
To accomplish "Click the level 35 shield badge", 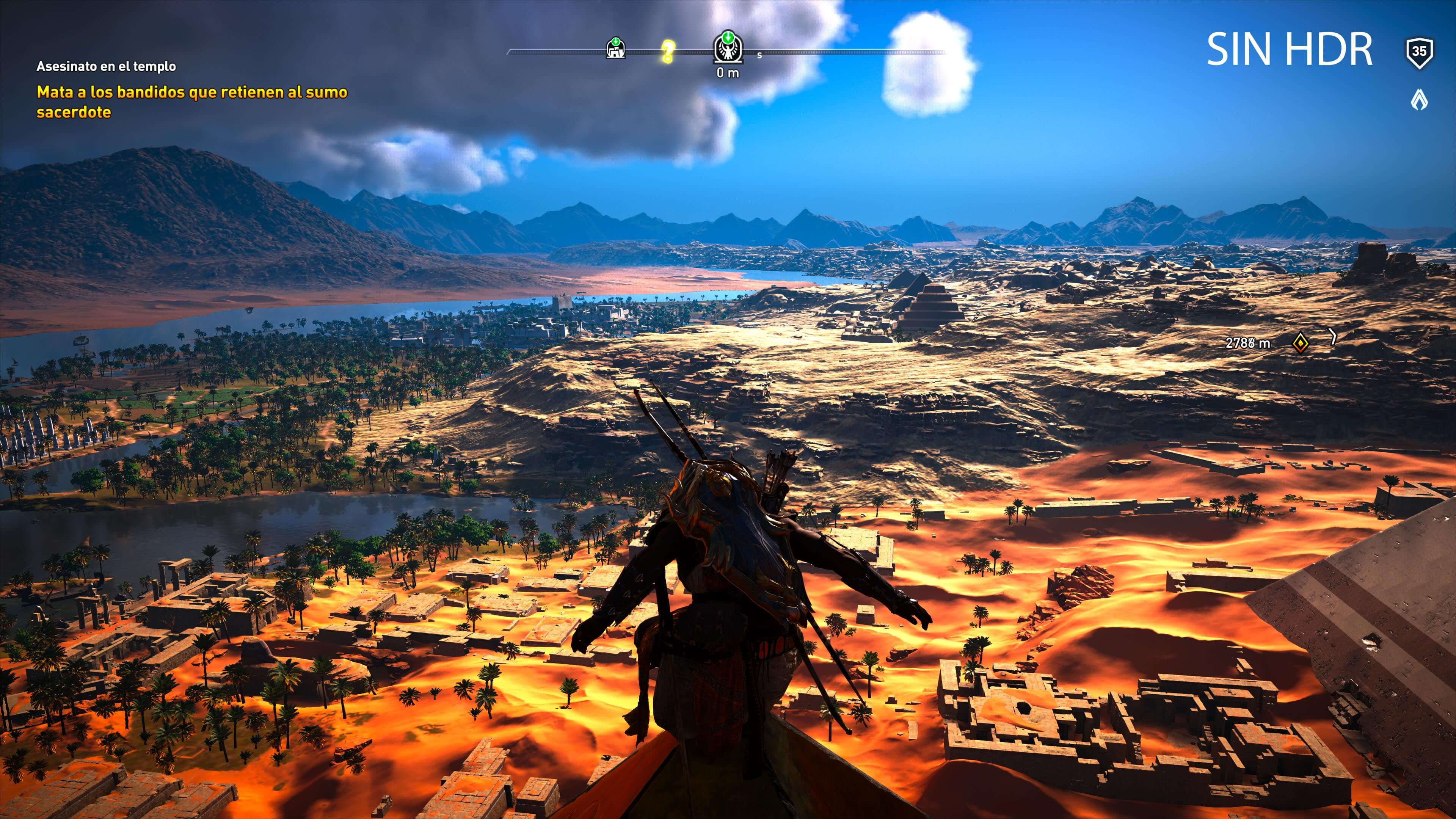I will coord(1419,53).
